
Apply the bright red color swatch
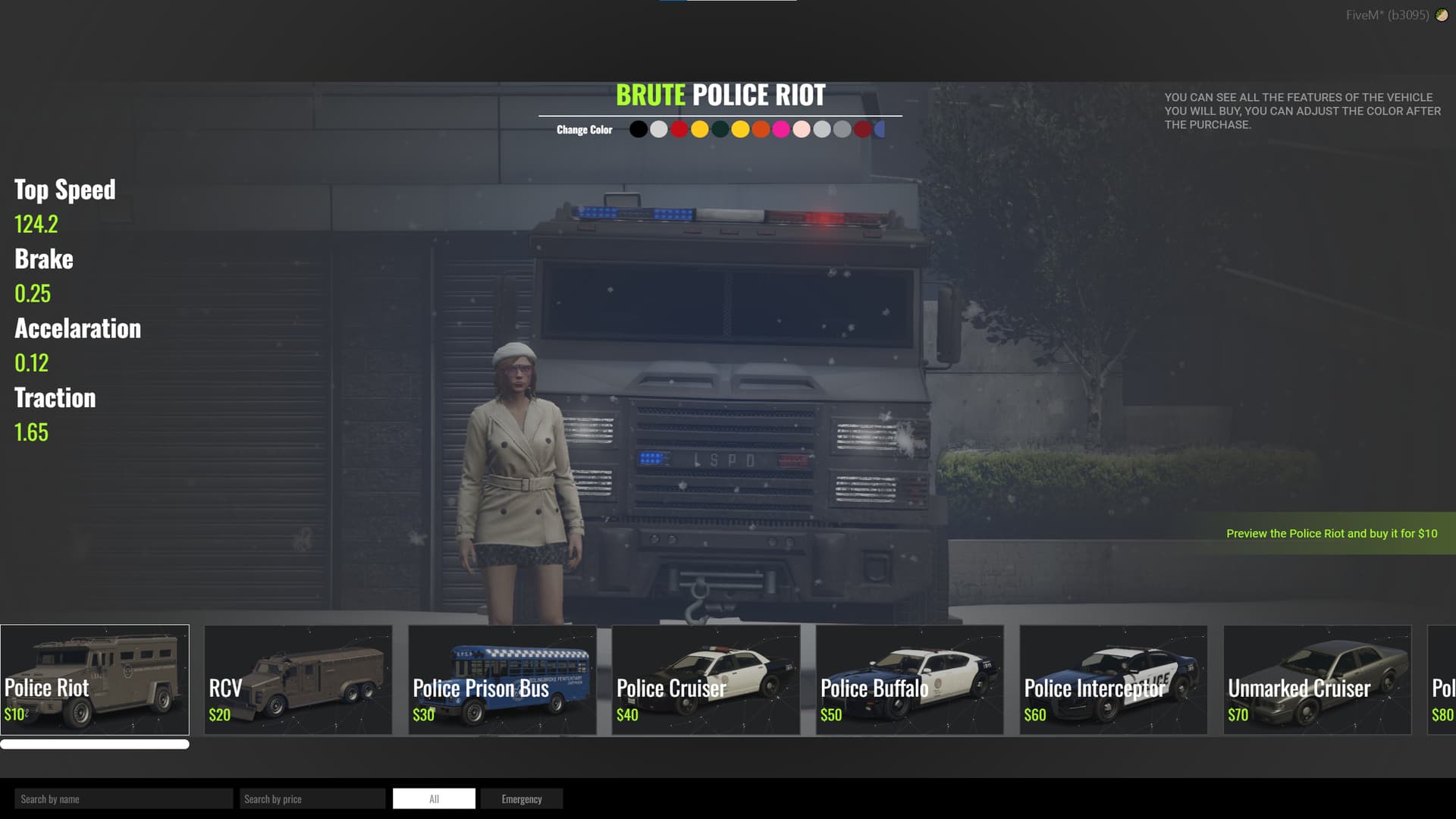coord(679,130)
